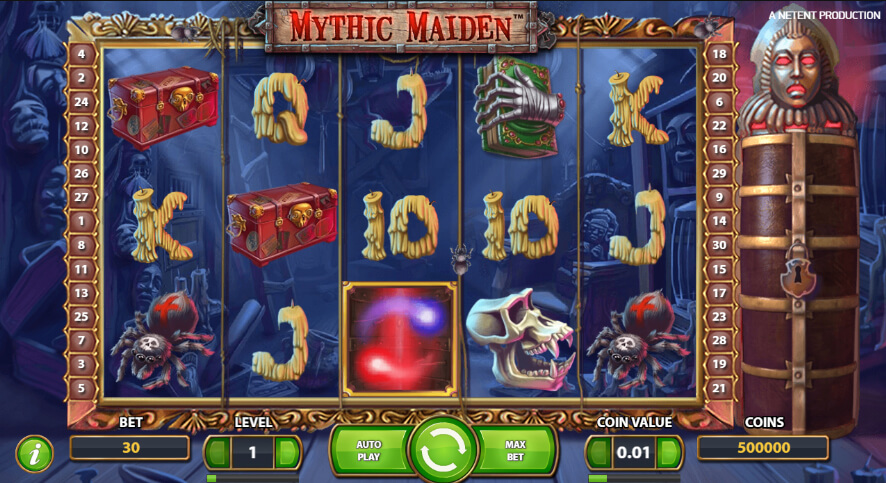Show payline 24
Image resolution: width=886 pixels, height=483 pixels.
click(82, 101)
